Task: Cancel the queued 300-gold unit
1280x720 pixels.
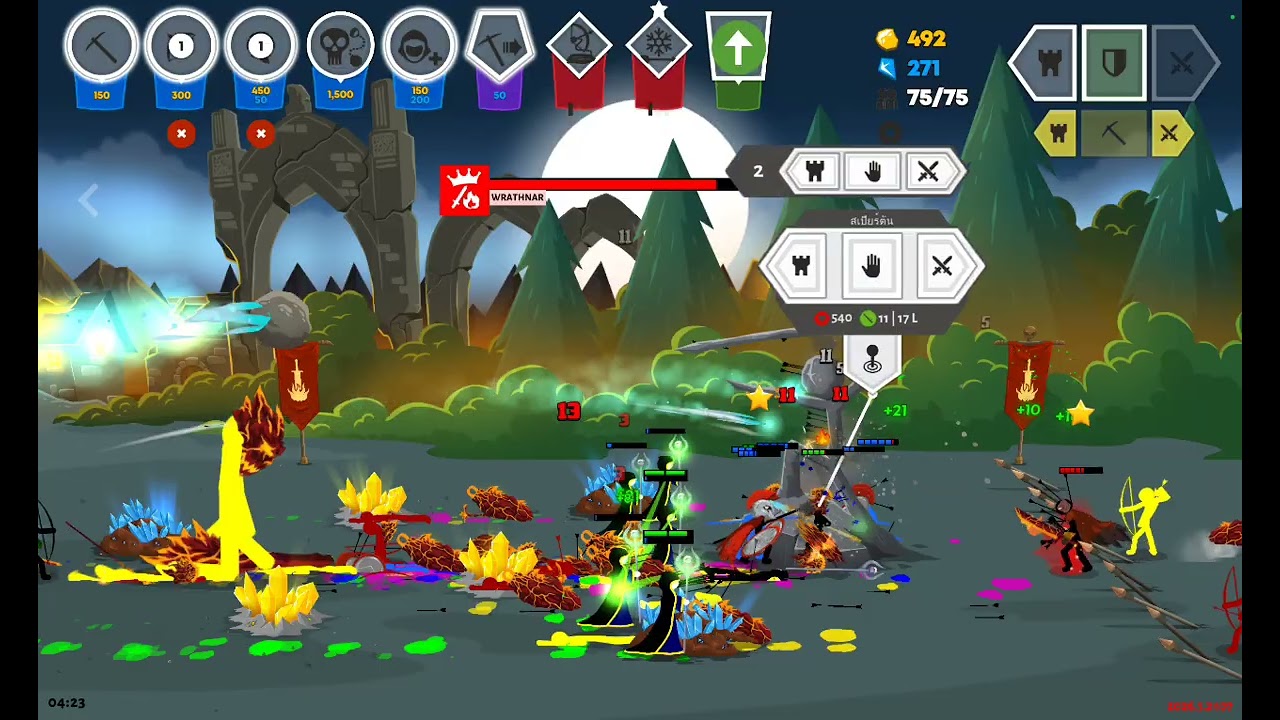Action: [x=181, y=133]
